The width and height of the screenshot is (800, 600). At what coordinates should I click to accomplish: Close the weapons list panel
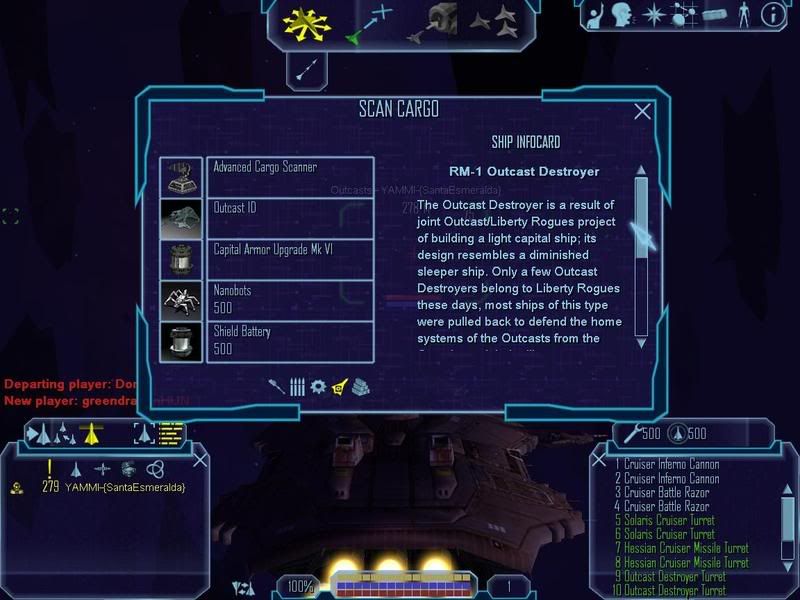599,459
